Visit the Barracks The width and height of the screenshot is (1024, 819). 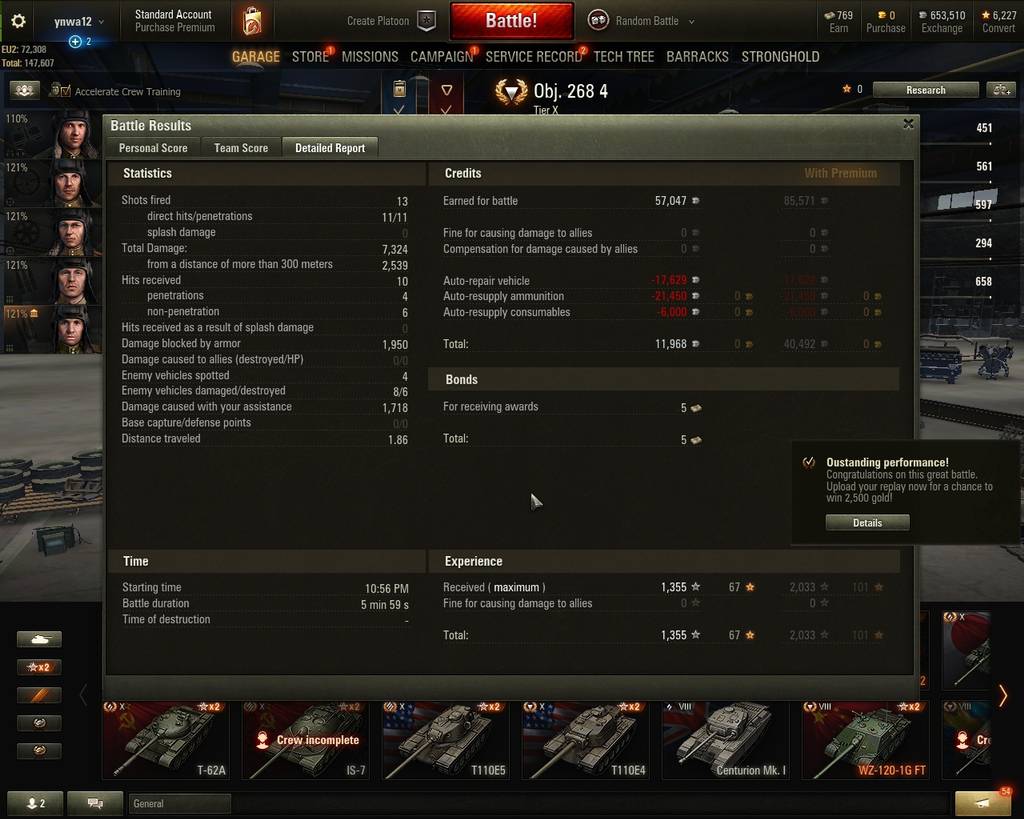pyautogui.click(x=697, y=57)
